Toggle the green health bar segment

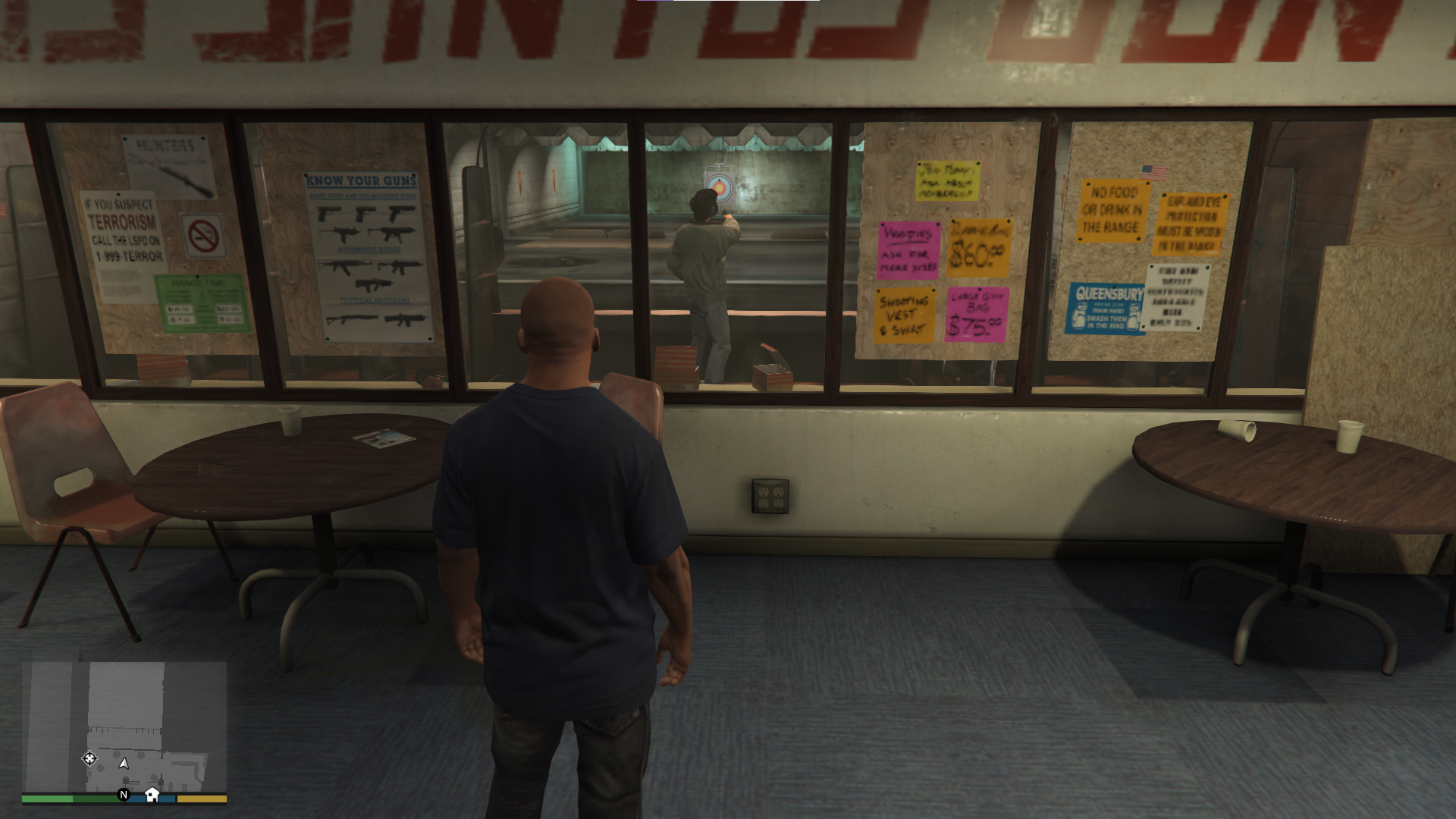click(45, 797)
